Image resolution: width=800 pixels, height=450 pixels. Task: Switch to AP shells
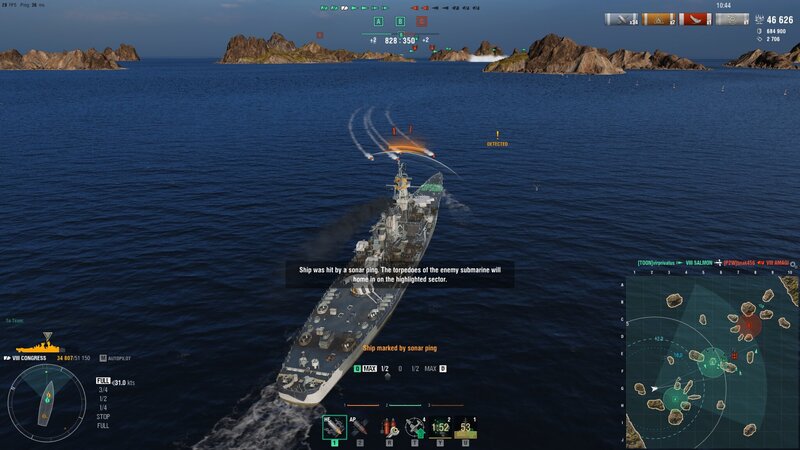click(x=360, y=428)
